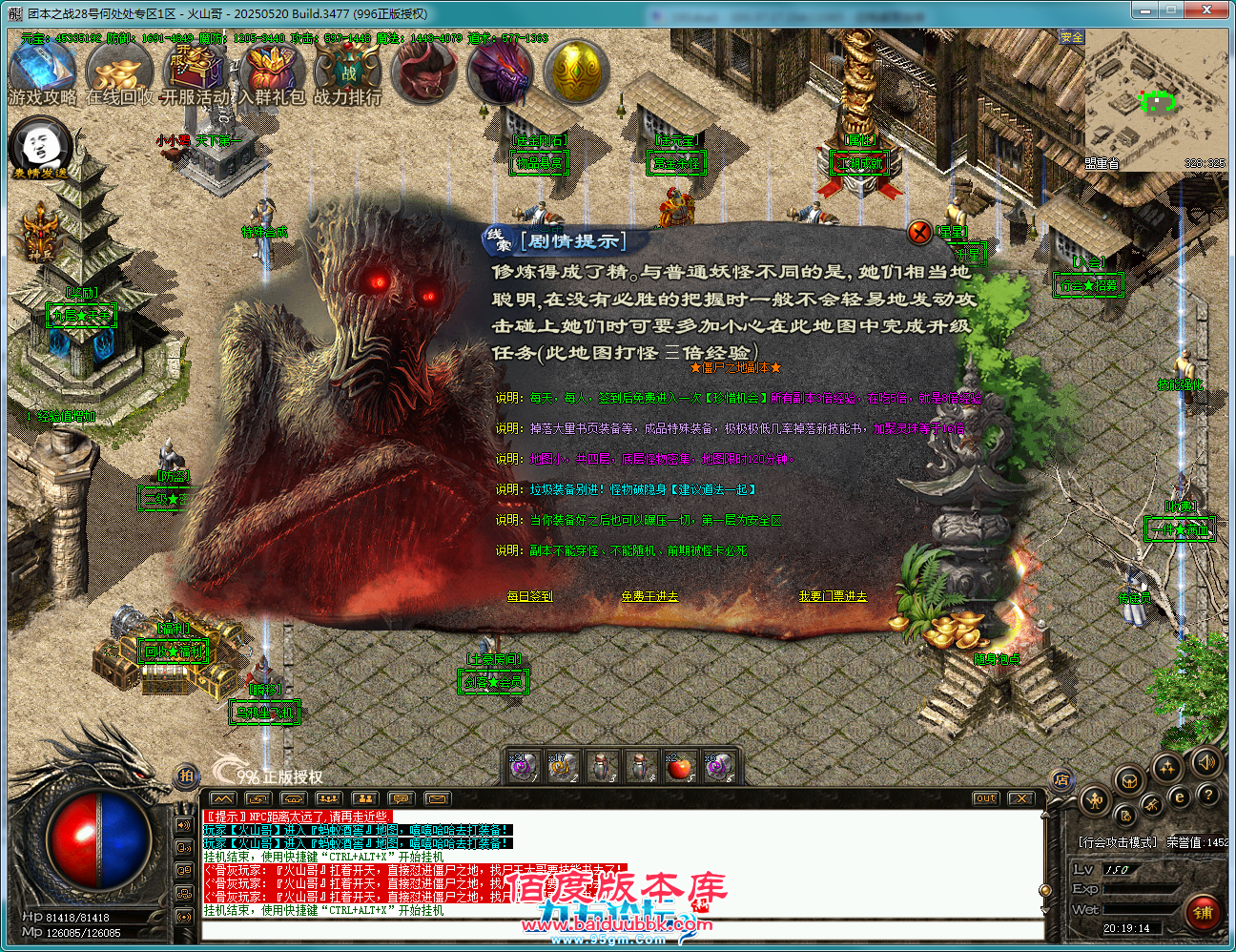The image size is (1236, 952).
Task: Use the red apple in the hotbar
Action: point(679,766)
